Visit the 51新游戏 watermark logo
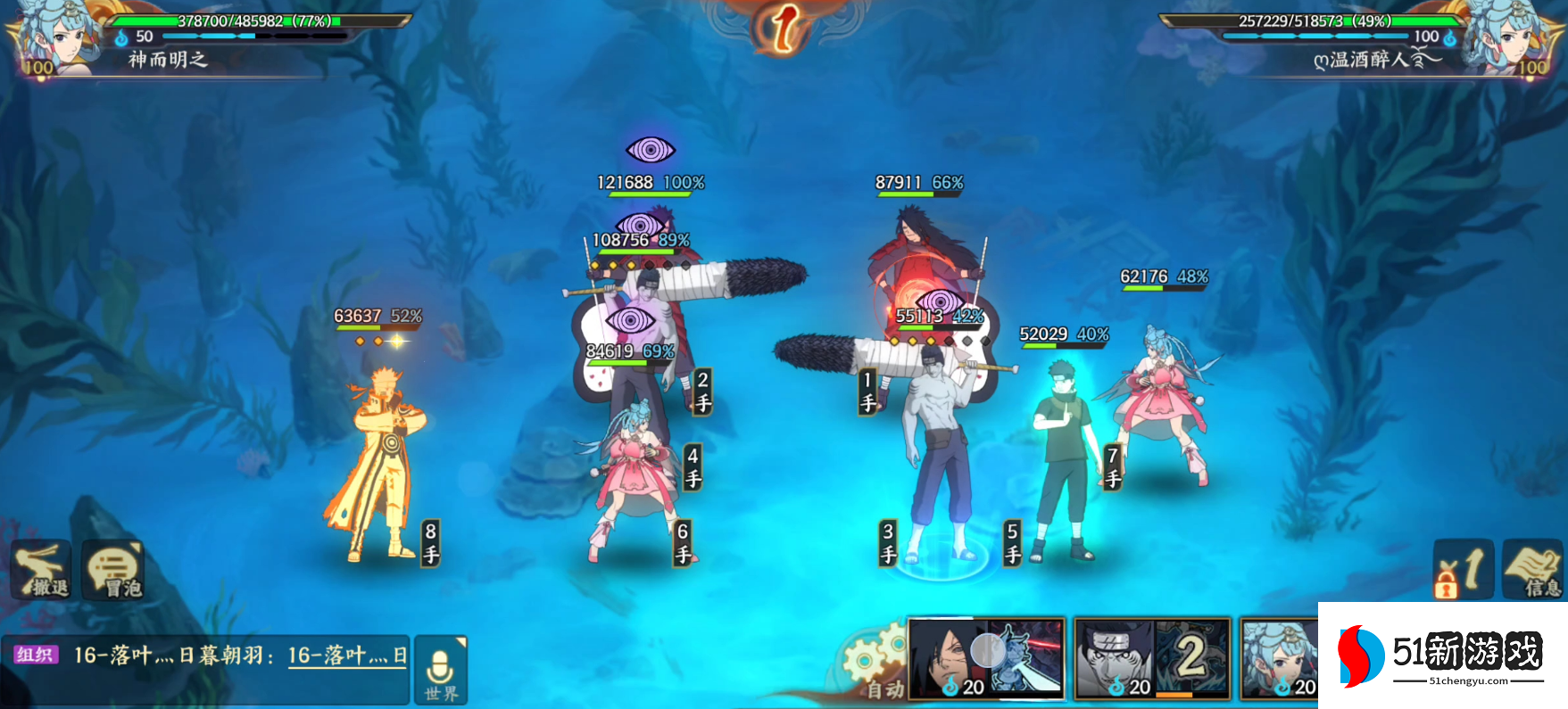Screen dimensions: 1568x709 click(x=1442, y=655)
